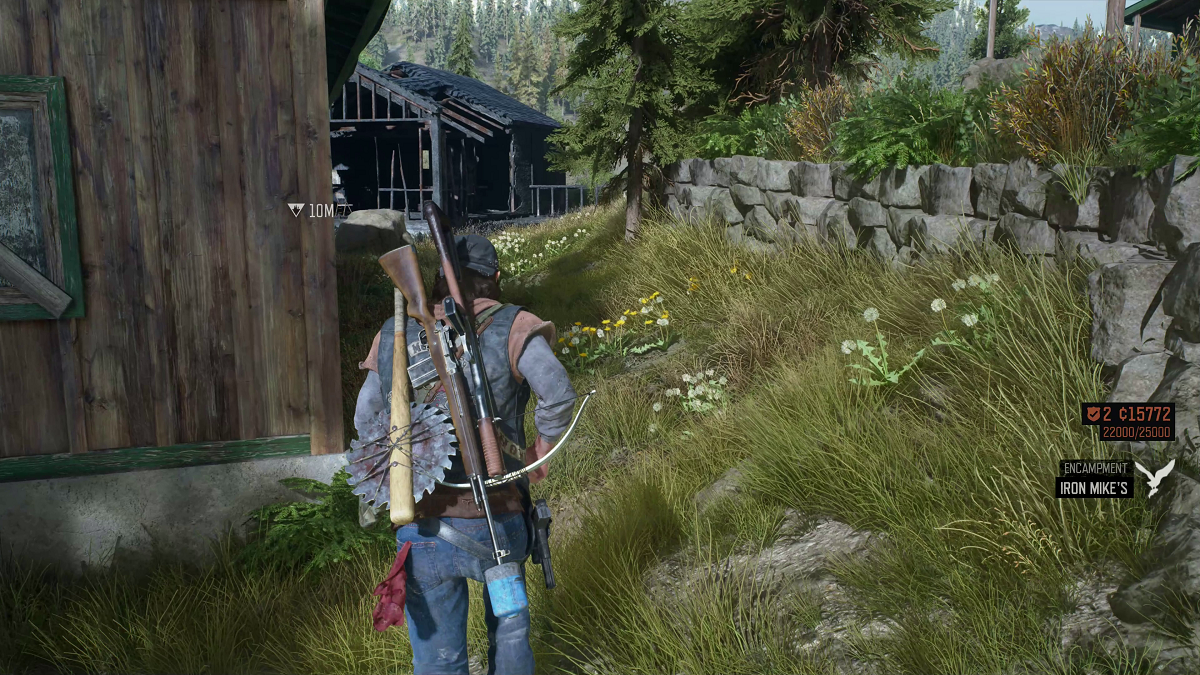Select the Iron Mike's encampment label
Viewport: 1200px width, 675px height.
[x=1094, y=488]
